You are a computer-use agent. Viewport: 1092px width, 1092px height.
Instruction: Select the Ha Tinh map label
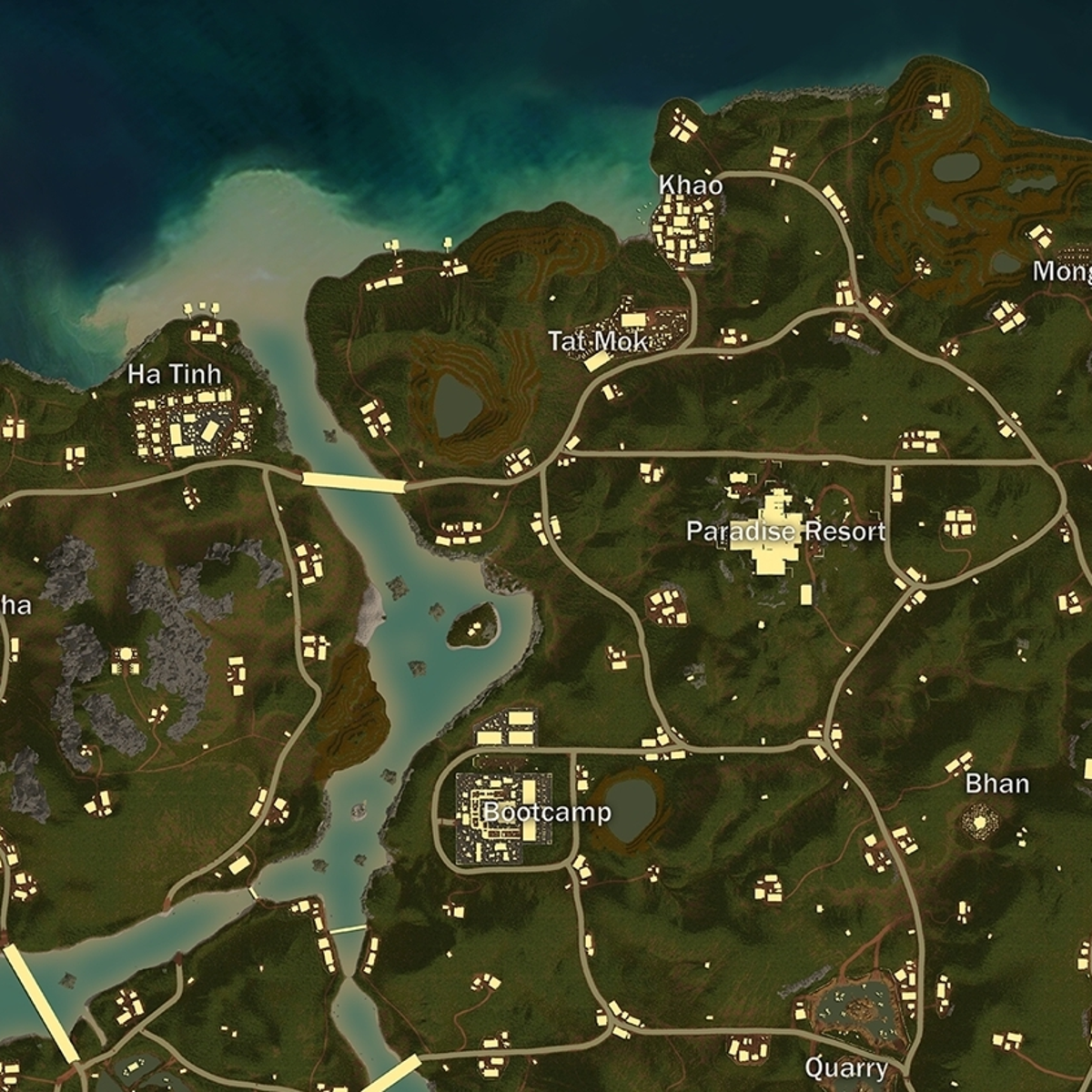click(174, 374)
